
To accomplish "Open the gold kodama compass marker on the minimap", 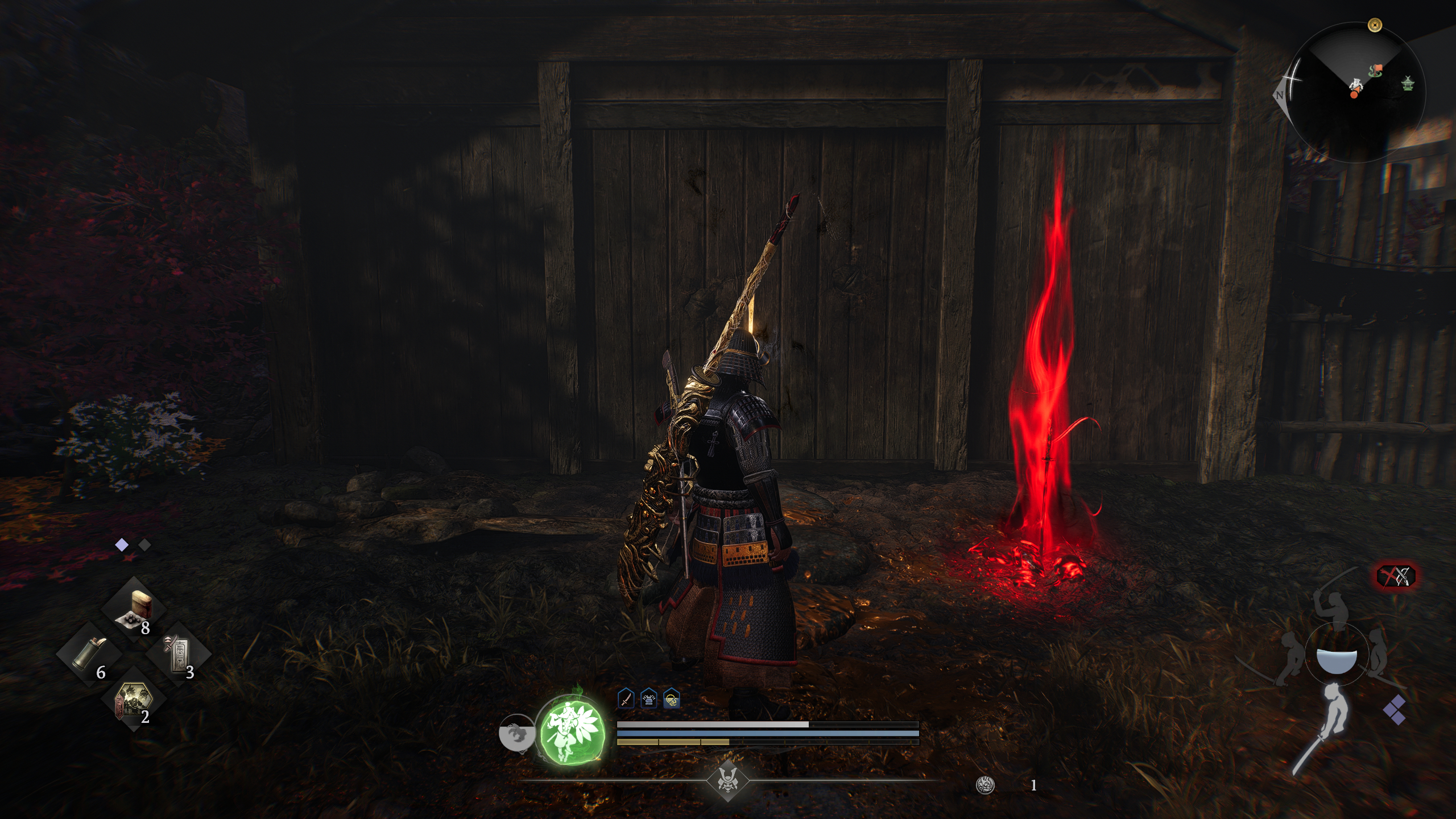I will [1375, 25].
